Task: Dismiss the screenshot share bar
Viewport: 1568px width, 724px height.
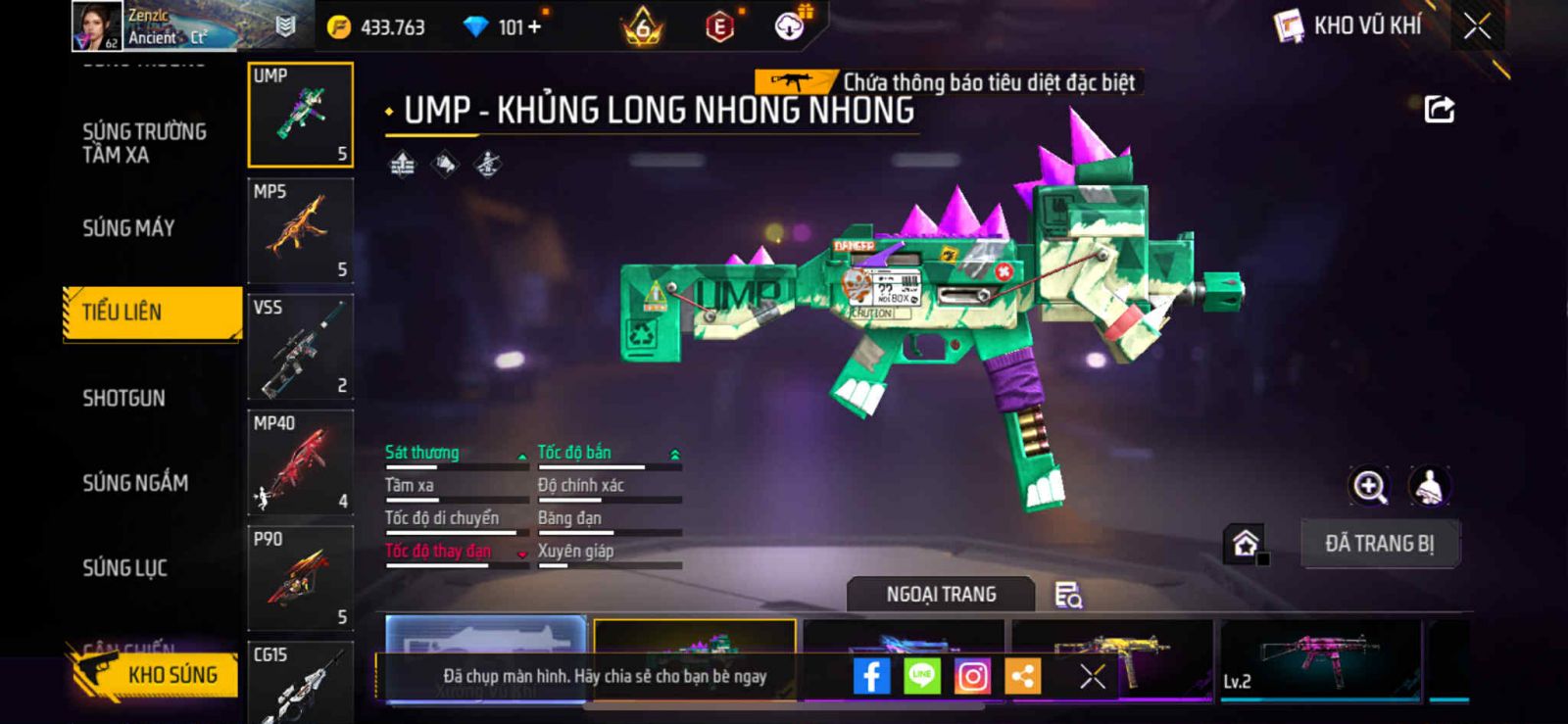Action: click(1093, 676)
